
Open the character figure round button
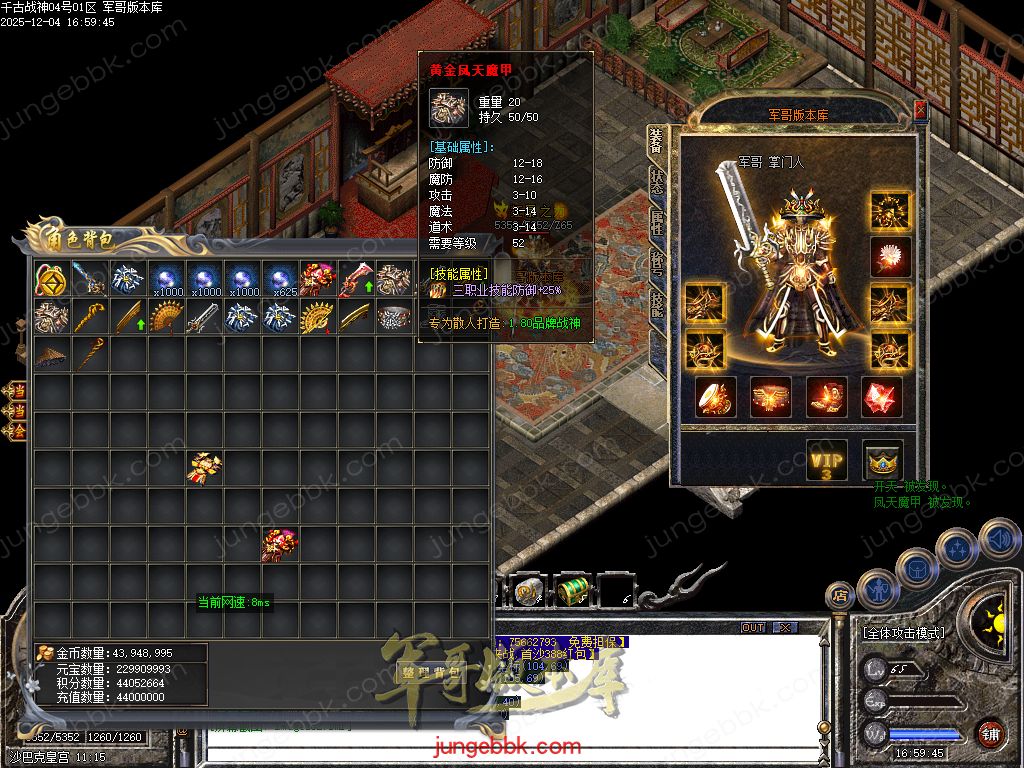(x=876, y=589)
